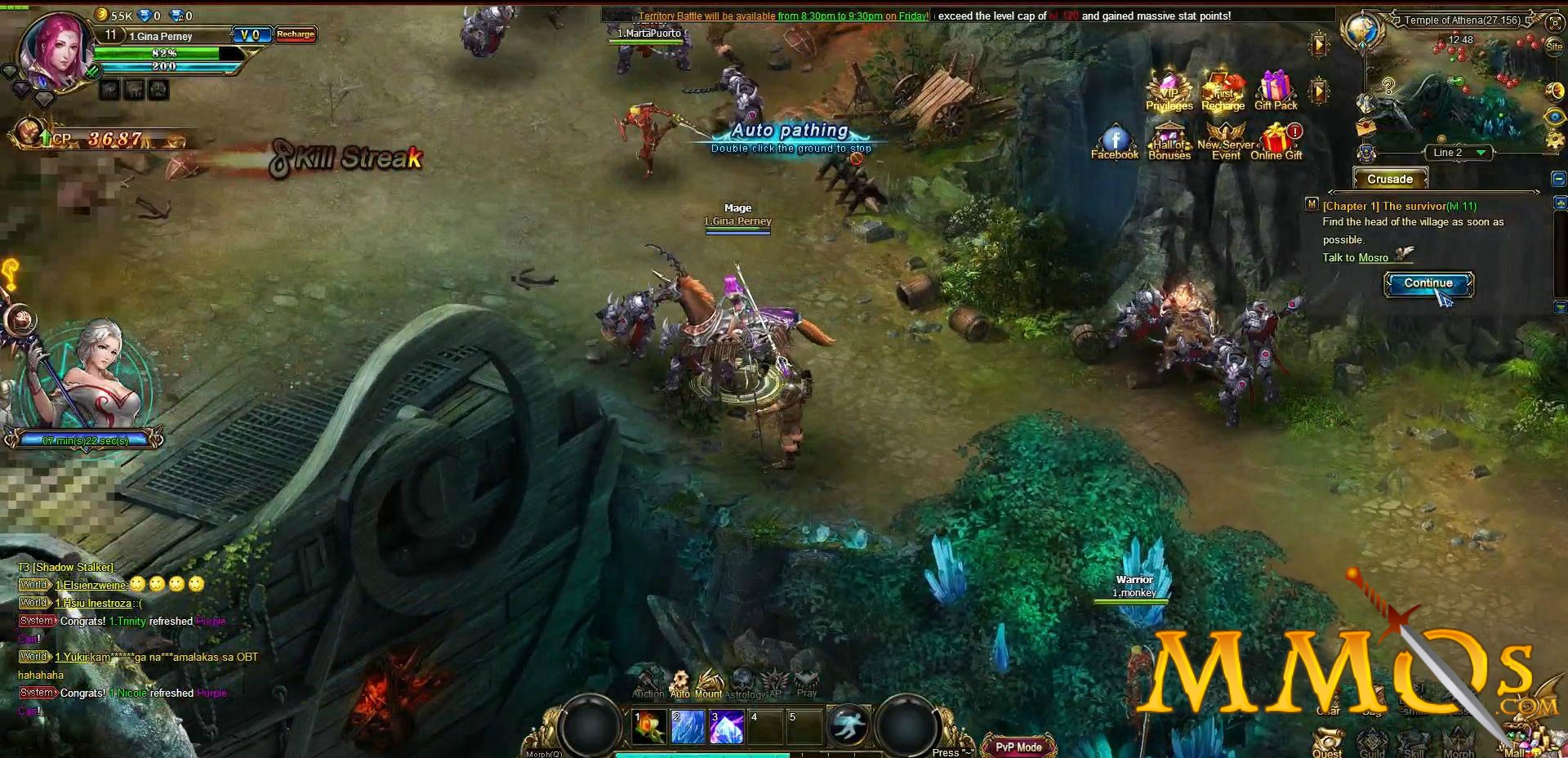Image resolution: width=1568 pixels, height=758 pixels.
Task: Cast the ice crystal skill in slot 3
Action: pos(726,726)
